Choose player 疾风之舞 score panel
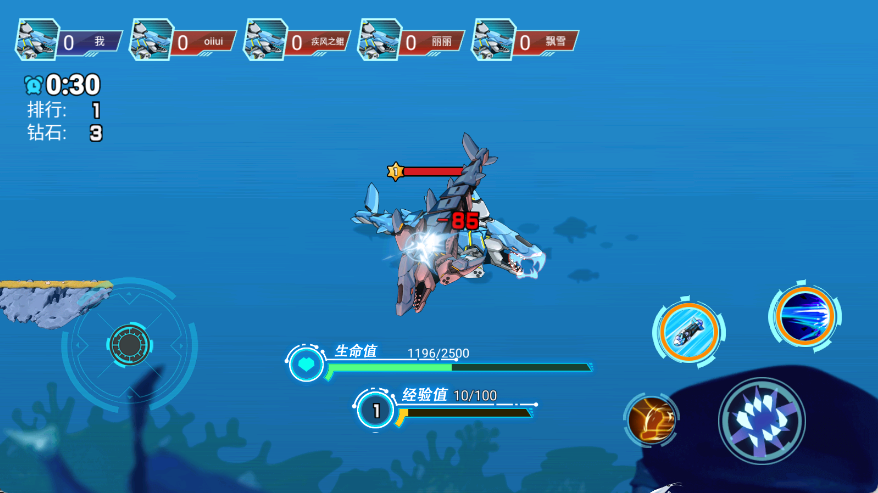Viewport: 878px width, 493px height. coord(297,41)
